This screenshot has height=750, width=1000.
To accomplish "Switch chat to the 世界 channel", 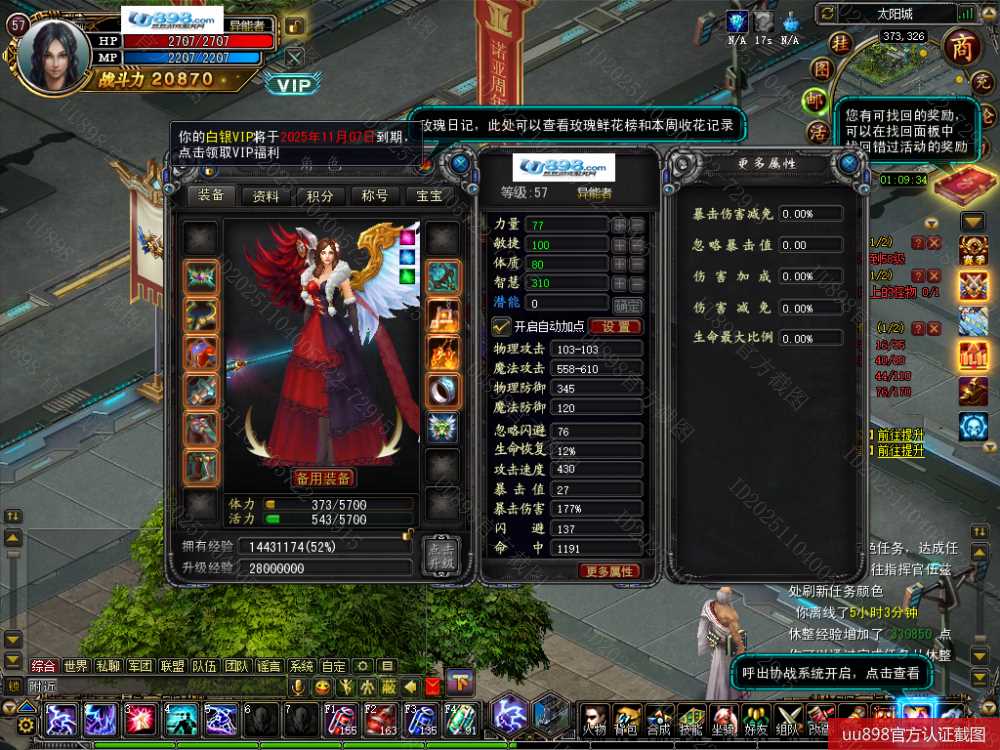I will [x=76, y=666].
